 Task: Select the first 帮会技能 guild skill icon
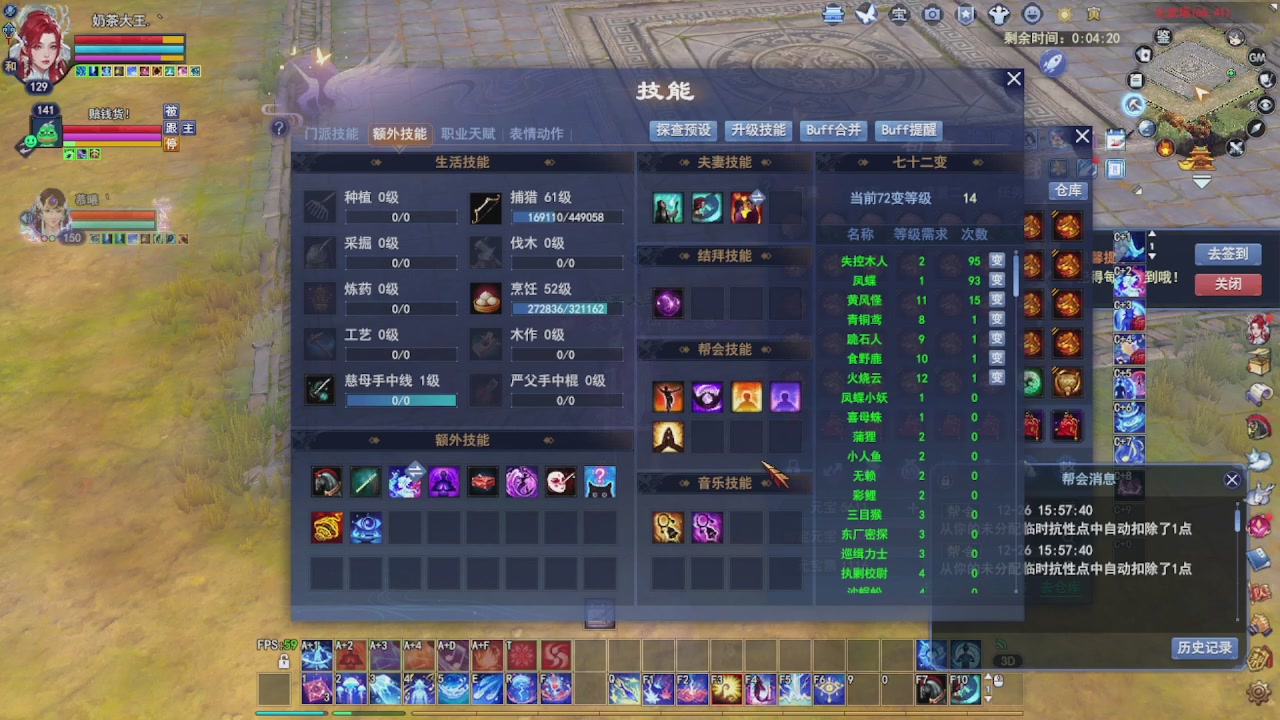click(668, 397)
